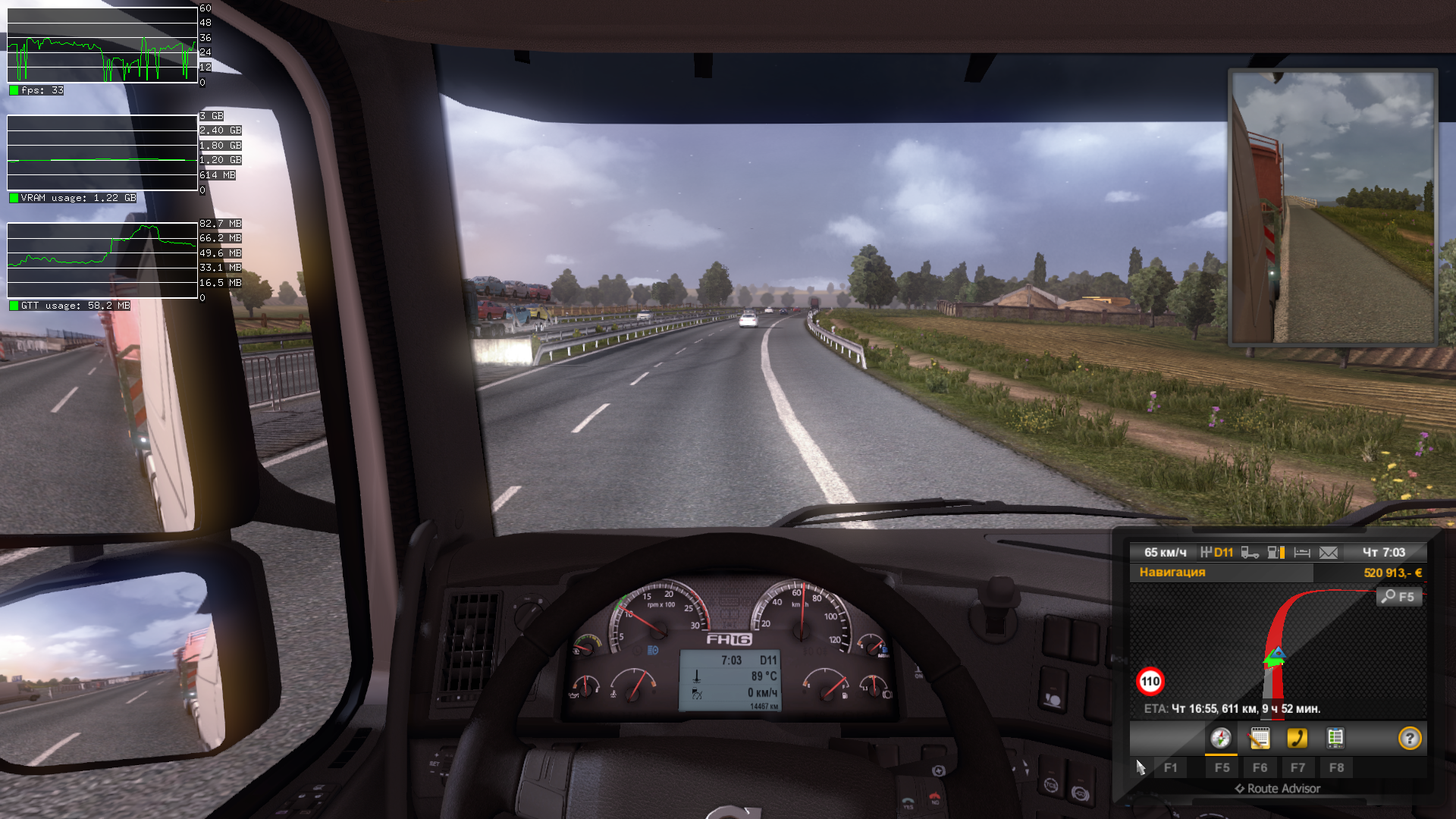Click the bed rest indicator icon
1456x819 pixels.
coord(1302,553)
